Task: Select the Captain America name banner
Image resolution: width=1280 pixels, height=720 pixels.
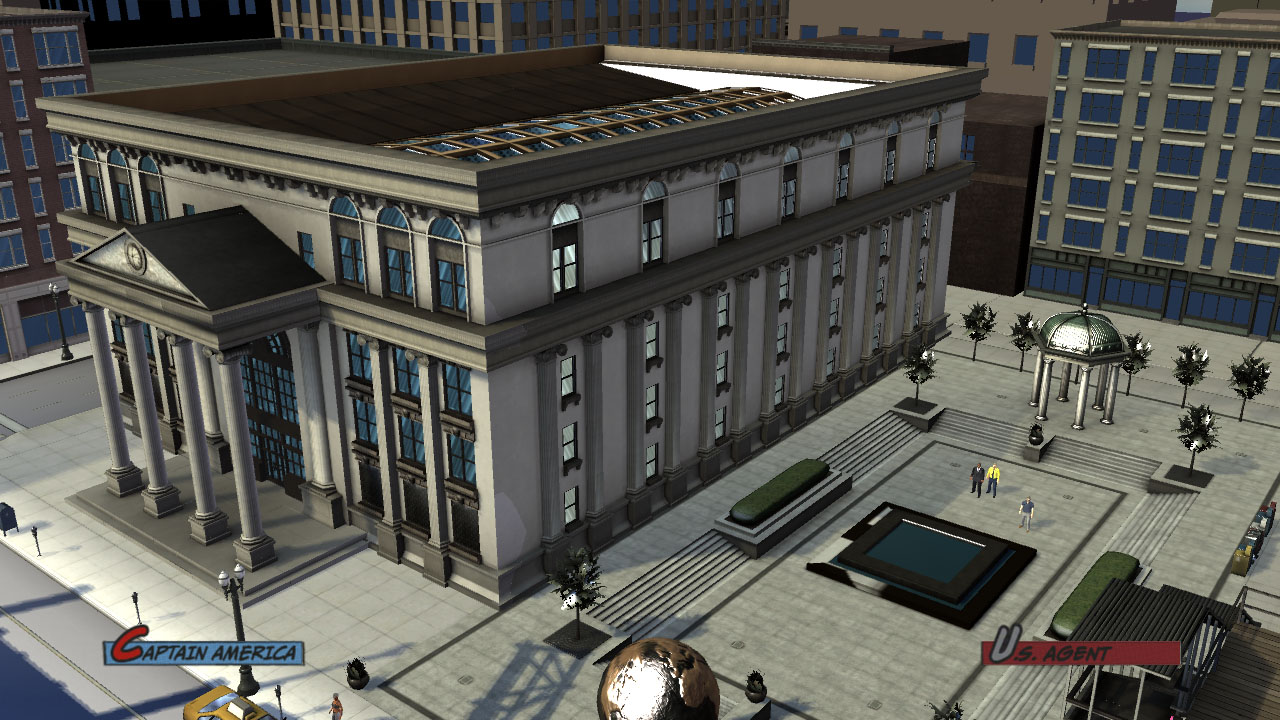Action: [x=204, y=651]
